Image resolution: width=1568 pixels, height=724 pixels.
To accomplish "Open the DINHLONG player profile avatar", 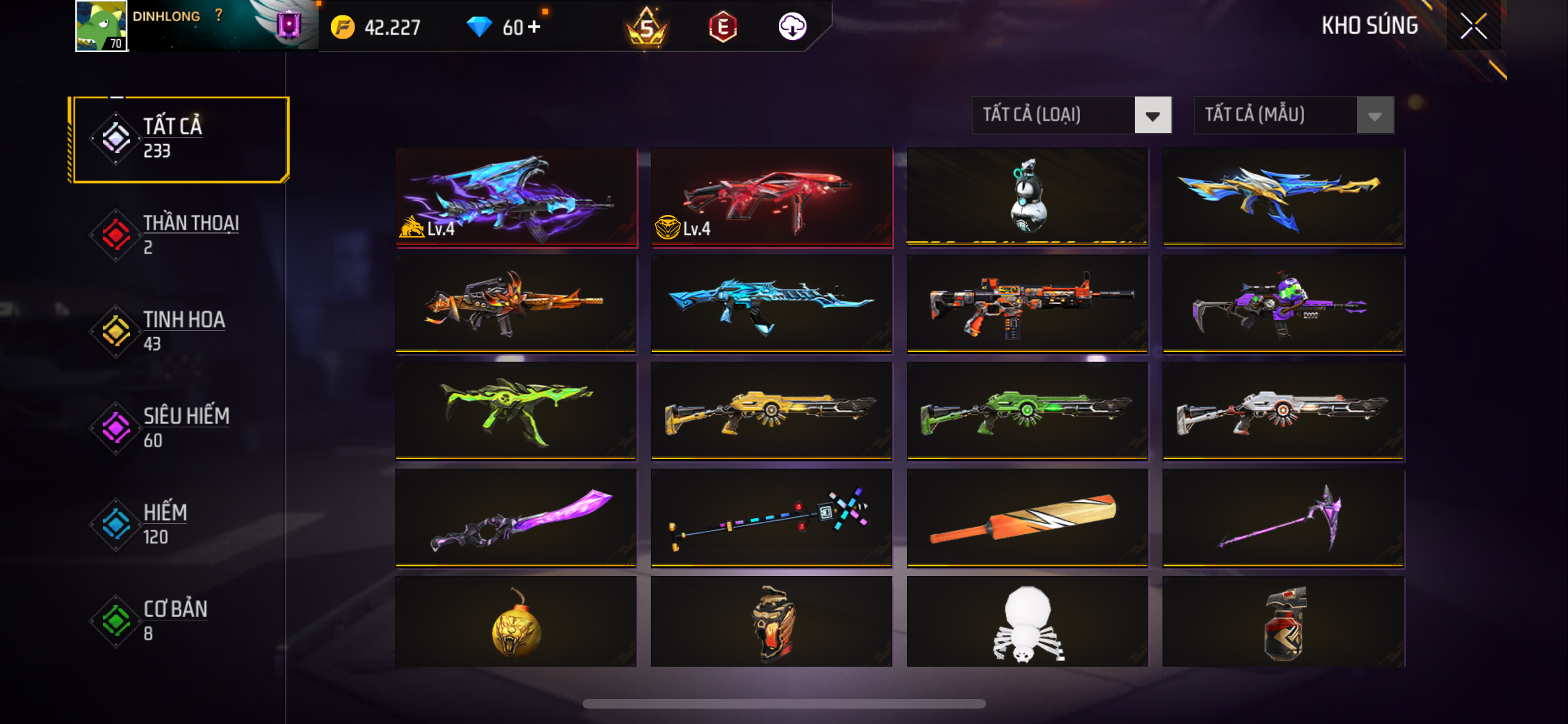I will tap(101, 26).
